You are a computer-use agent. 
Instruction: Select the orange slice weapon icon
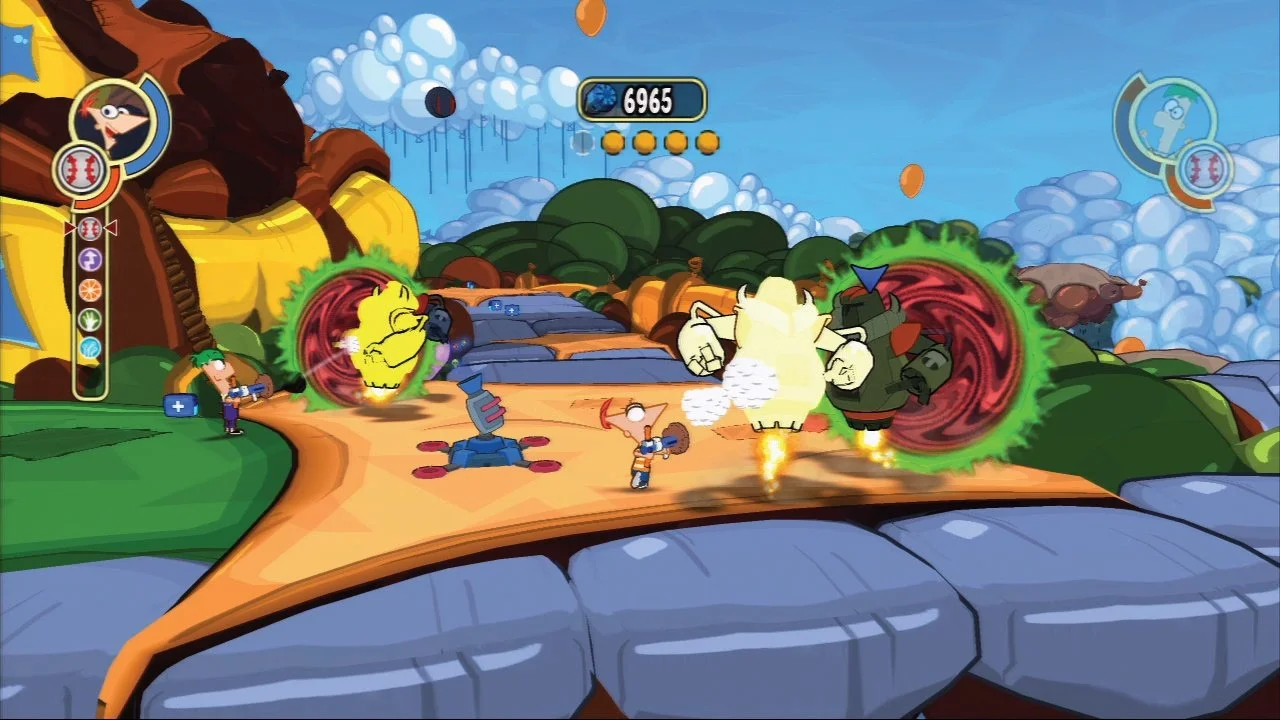(x=89, y=290)
